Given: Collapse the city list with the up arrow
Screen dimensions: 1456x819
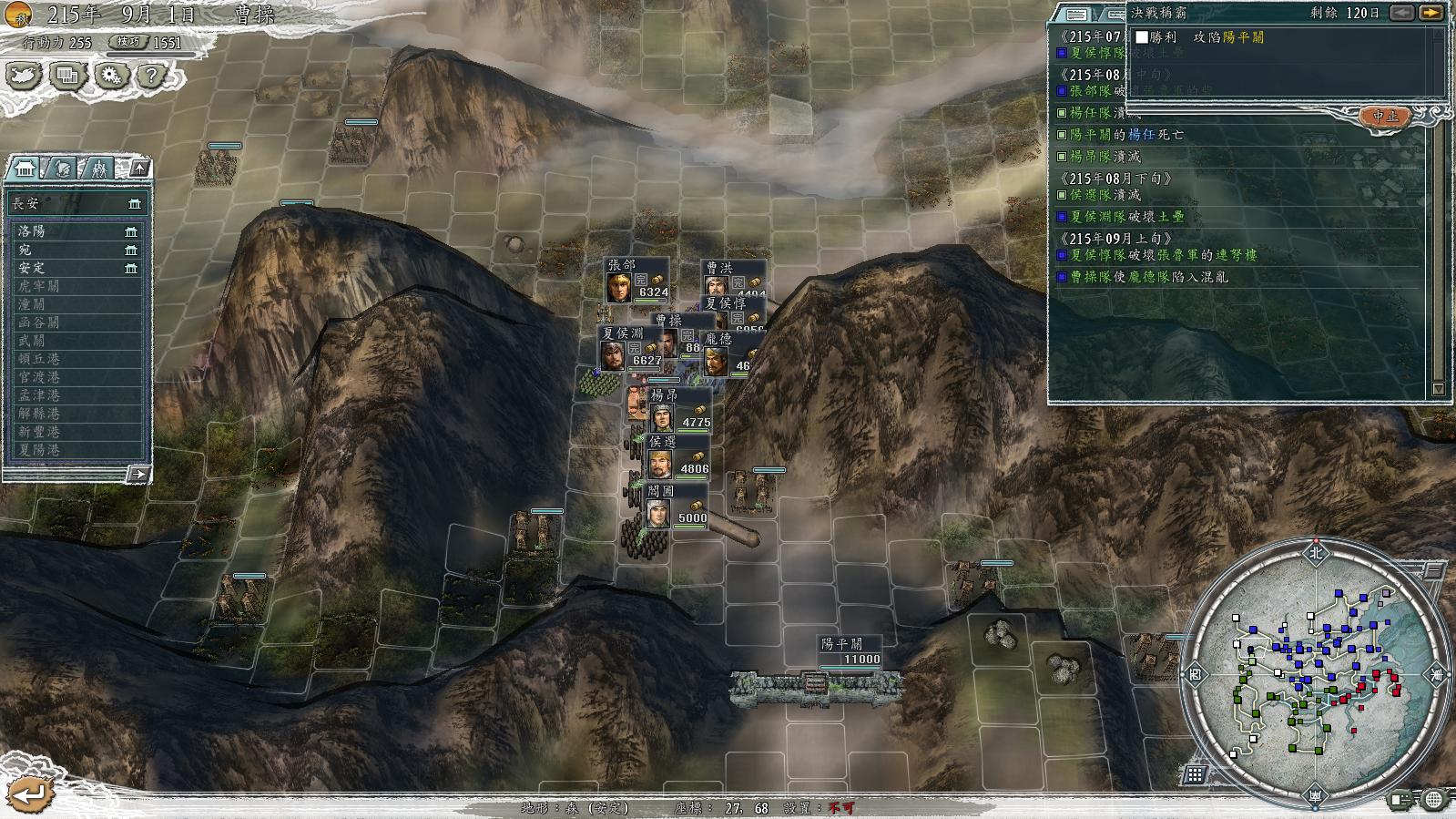Looking at the screenshot, I should [139, 169].
